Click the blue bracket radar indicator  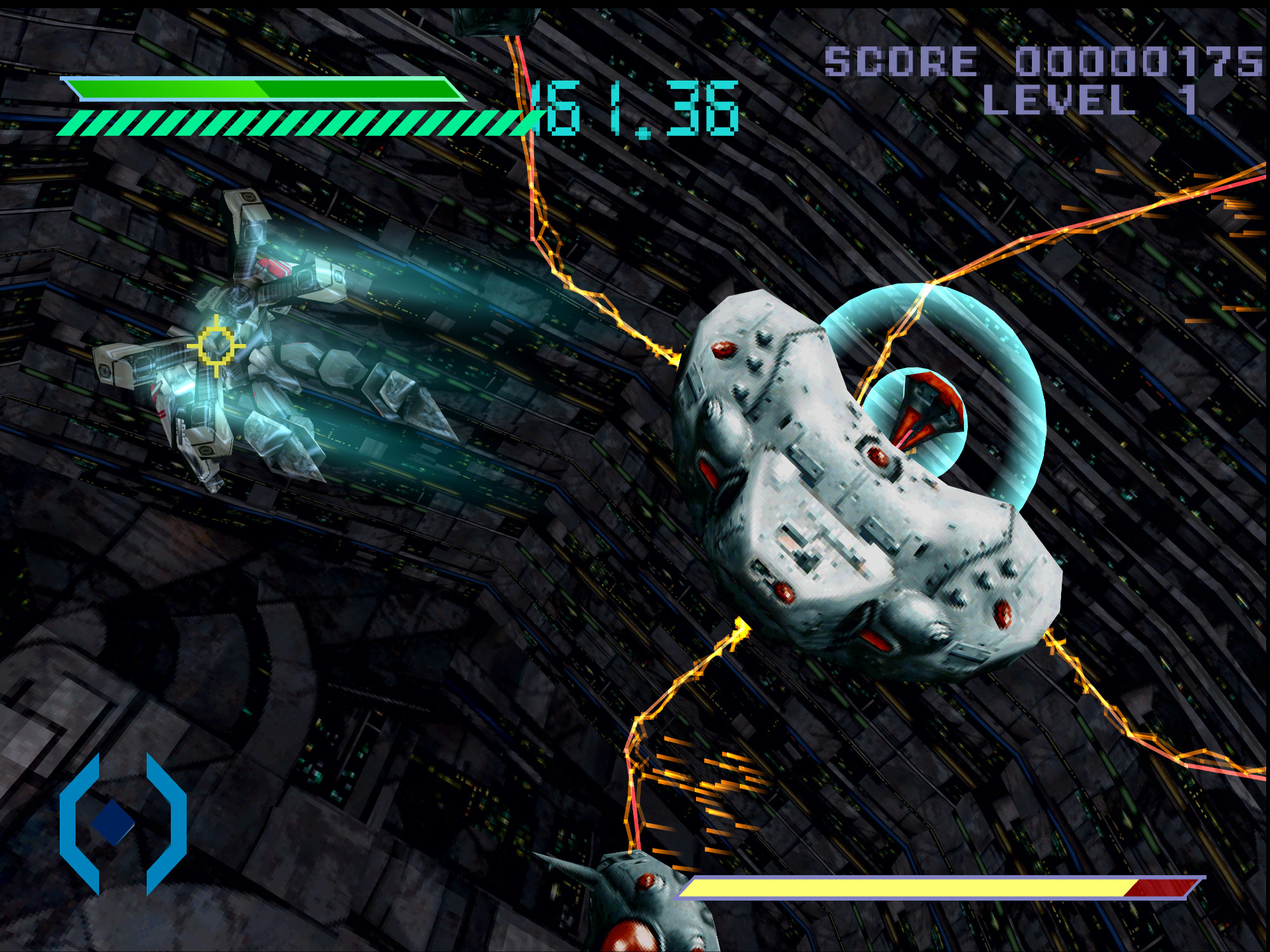coord(123,823)
